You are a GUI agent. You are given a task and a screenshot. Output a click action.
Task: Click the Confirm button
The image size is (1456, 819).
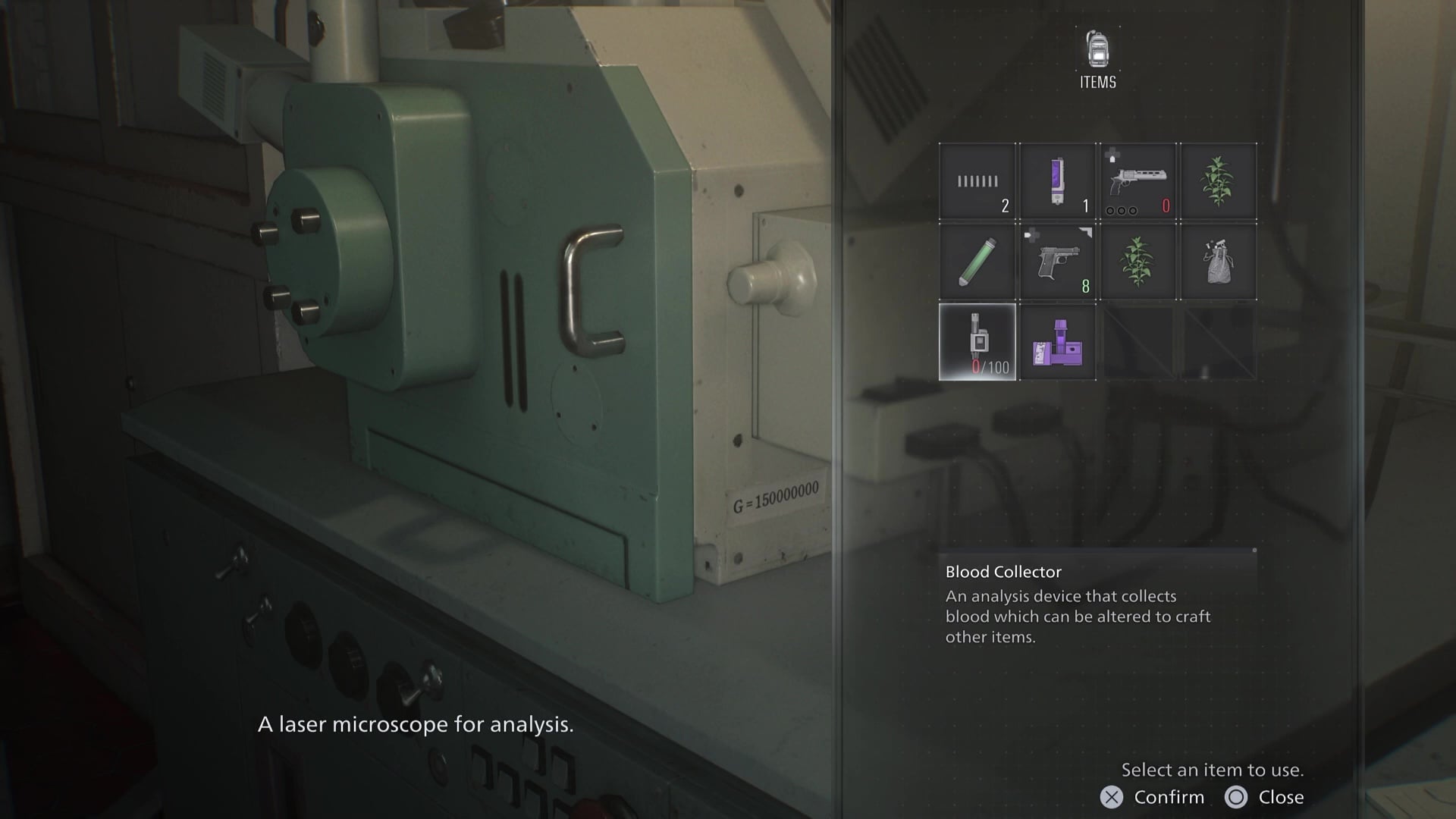(x=1153, y=797)
